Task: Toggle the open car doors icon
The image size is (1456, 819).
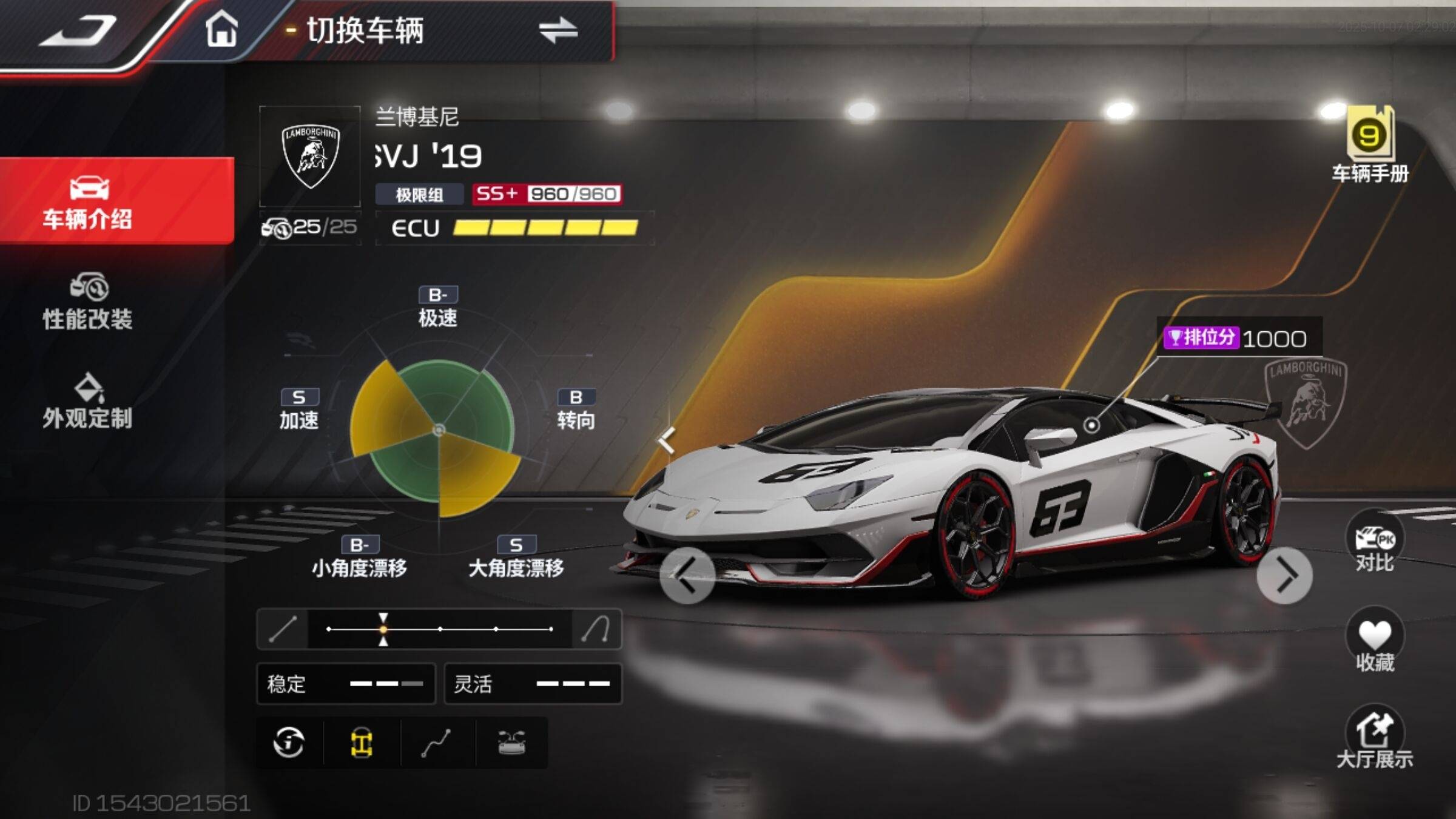Action: (511, 743)
